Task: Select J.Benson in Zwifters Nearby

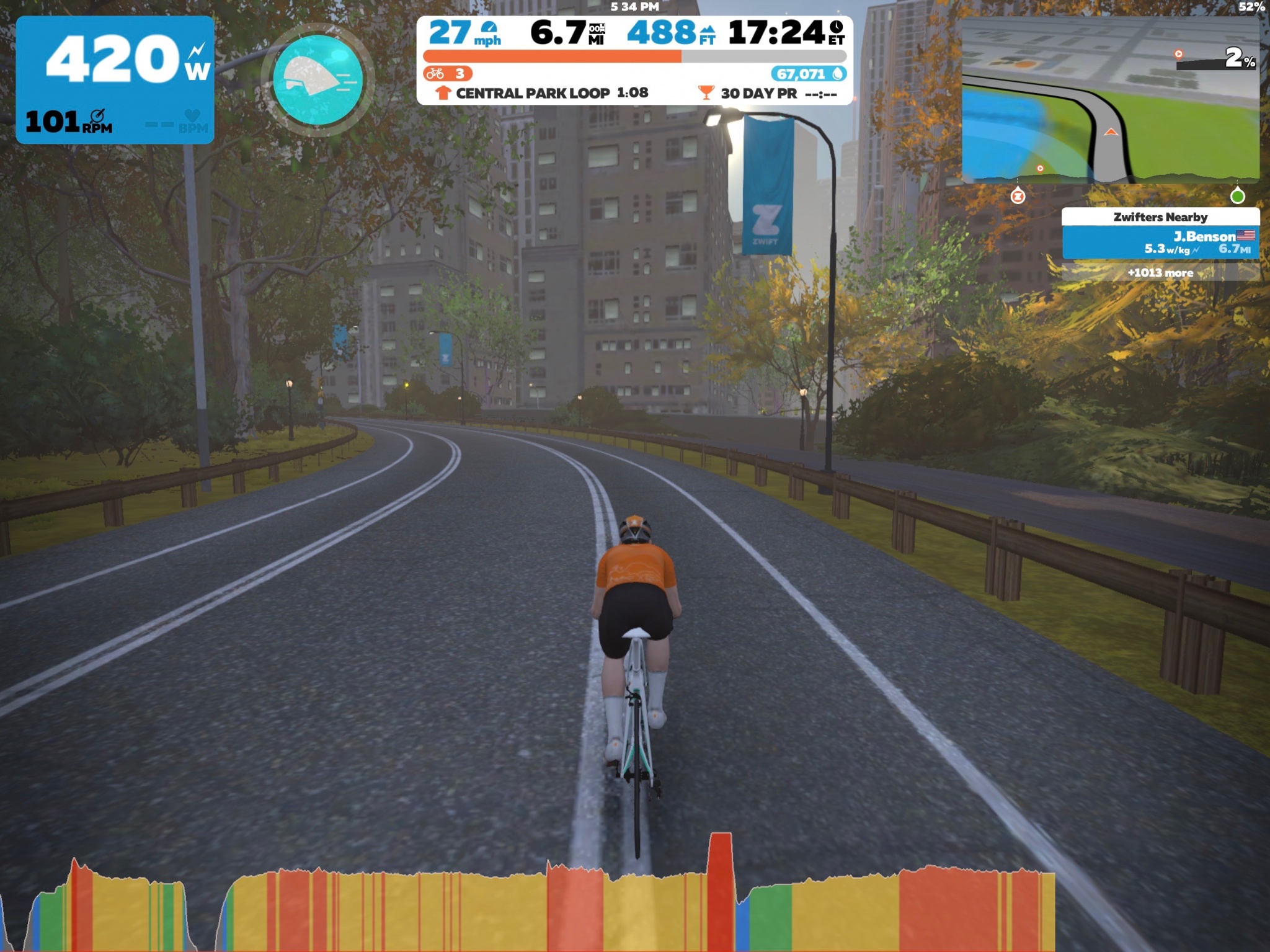Action: (1160, 242)
